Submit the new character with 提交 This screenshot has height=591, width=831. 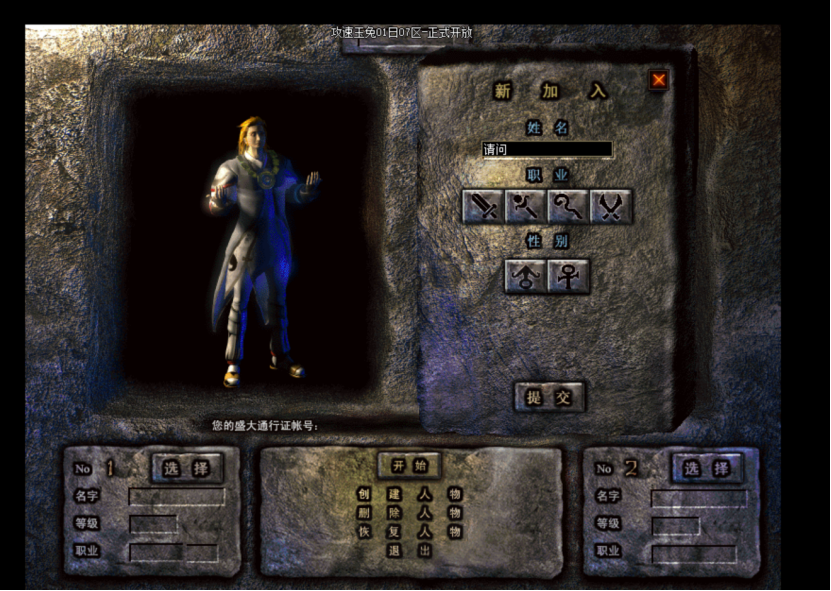pos(549,397)
